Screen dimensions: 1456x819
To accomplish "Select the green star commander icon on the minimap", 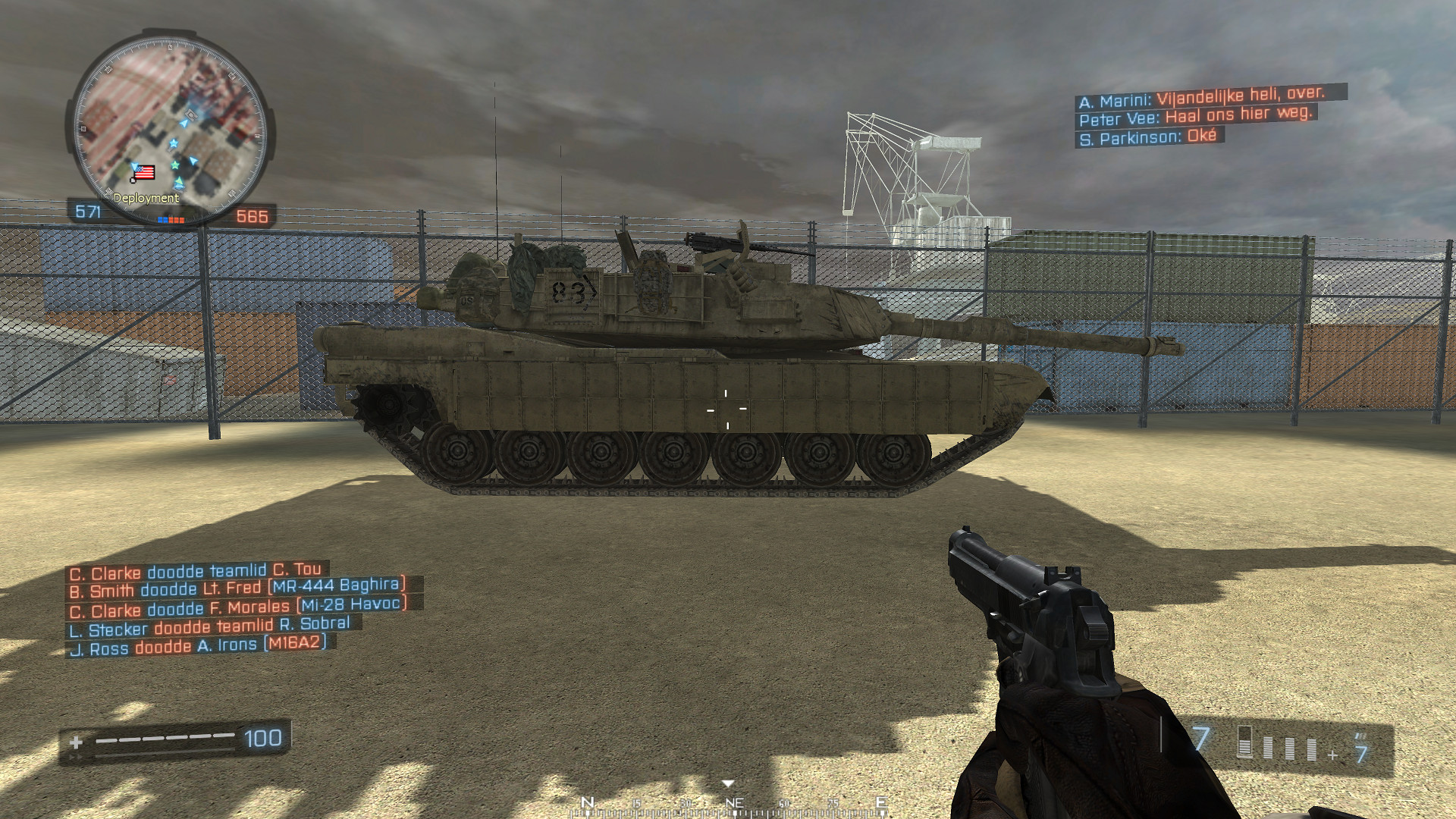I will pyautogui.click(x=174, y=165).
